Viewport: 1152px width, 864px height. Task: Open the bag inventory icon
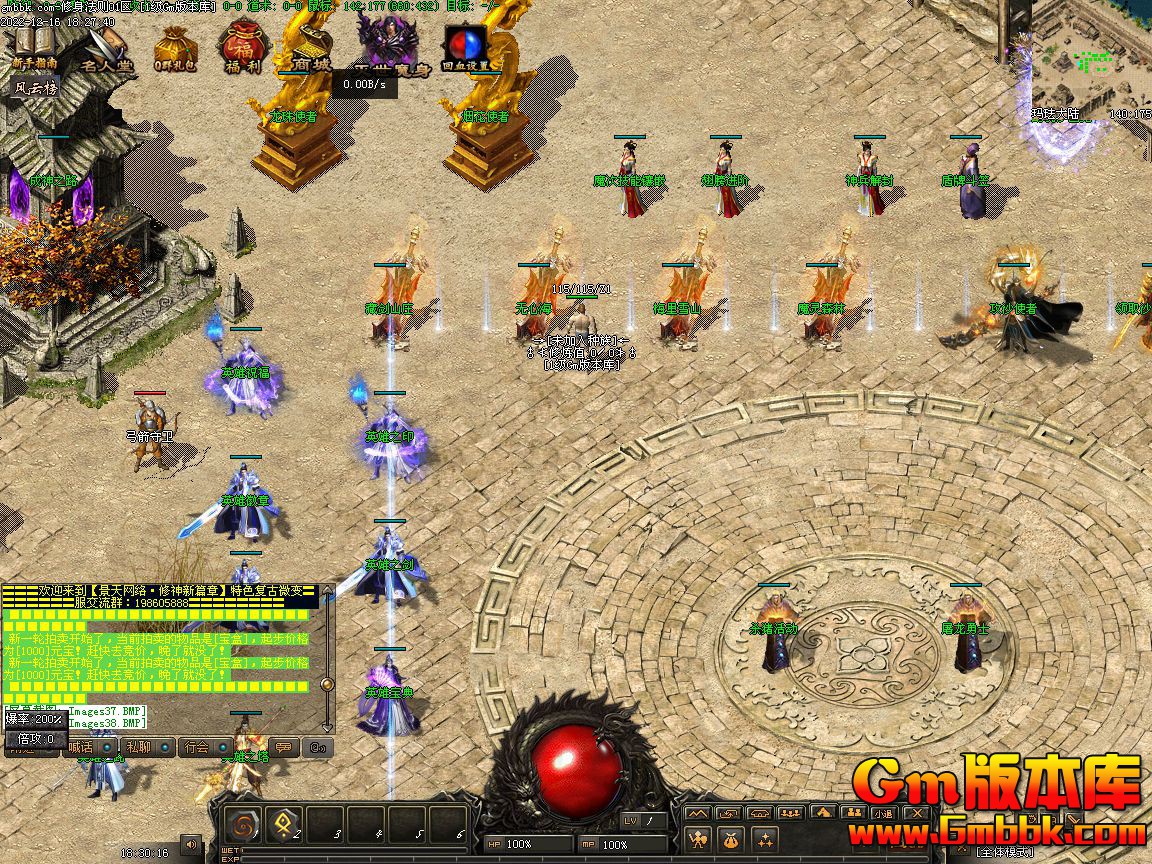(732, 838)
